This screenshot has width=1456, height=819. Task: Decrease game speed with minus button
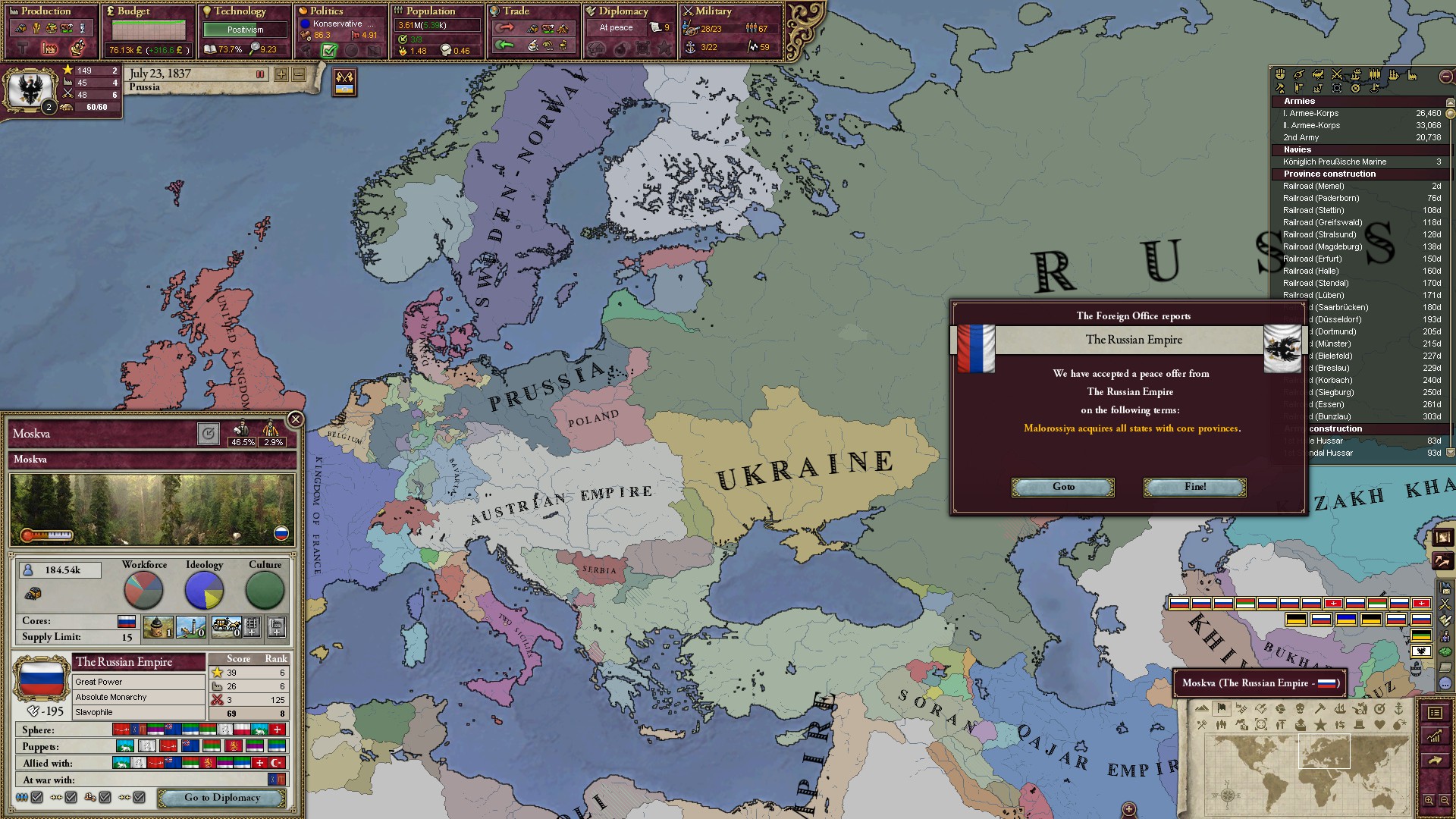point(299,74)
